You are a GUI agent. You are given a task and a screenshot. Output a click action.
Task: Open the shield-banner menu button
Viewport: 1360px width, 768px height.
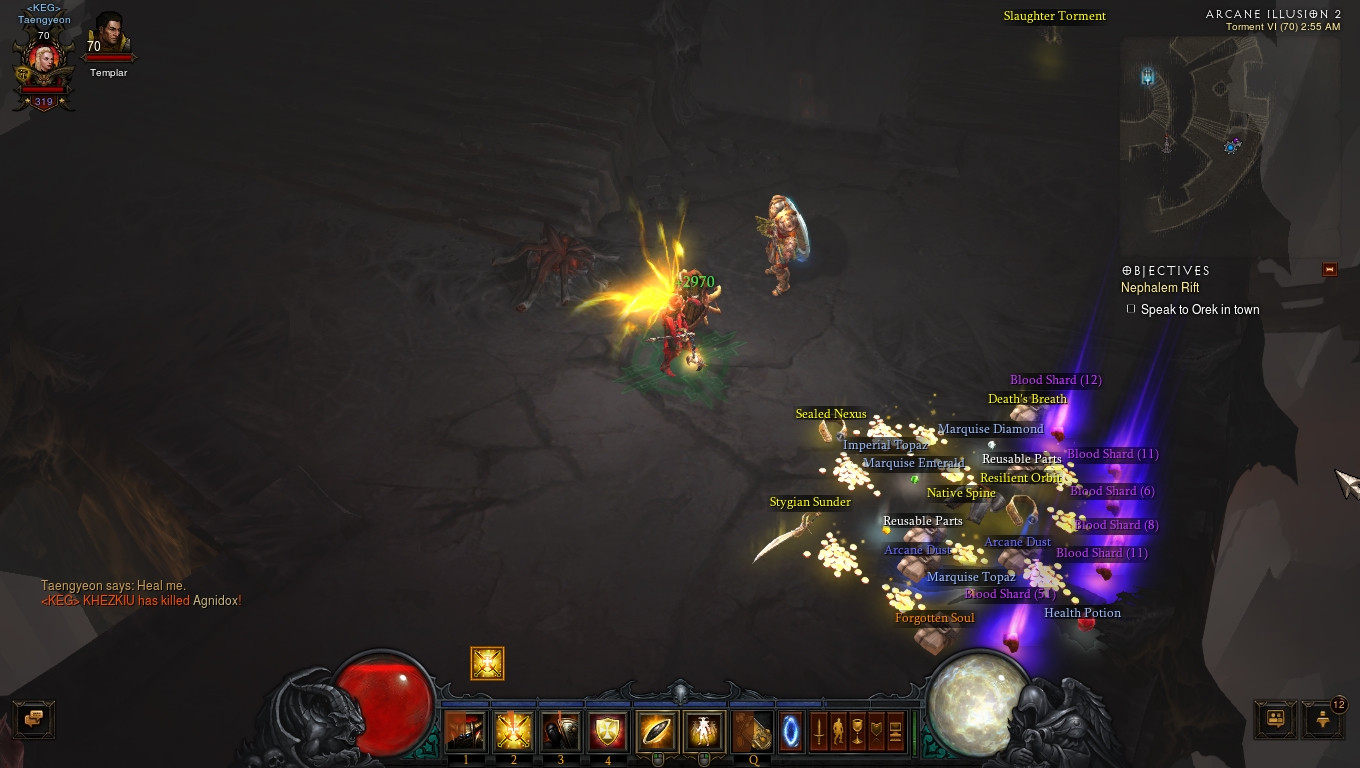point(877,731)
